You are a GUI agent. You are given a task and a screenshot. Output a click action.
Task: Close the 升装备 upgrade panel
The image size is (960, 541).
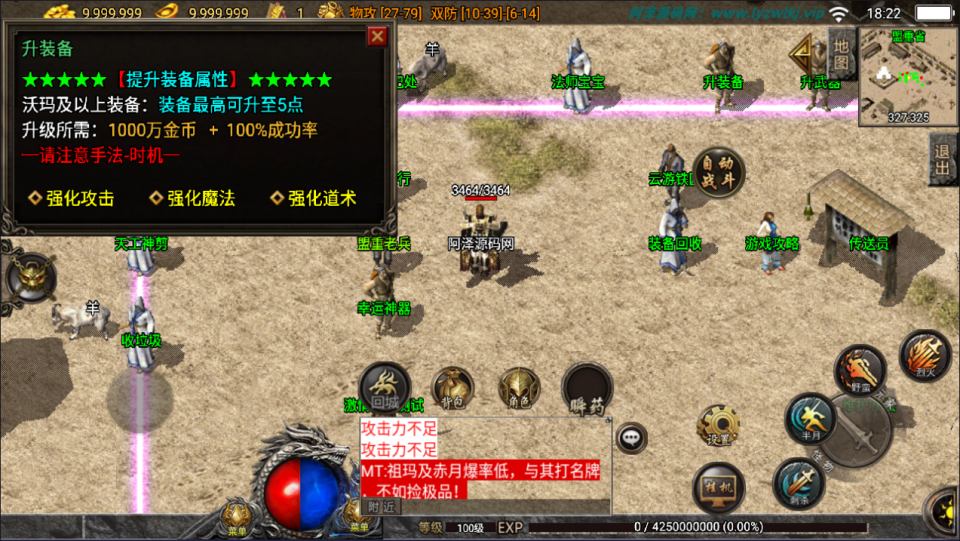[x=377, y=37]
